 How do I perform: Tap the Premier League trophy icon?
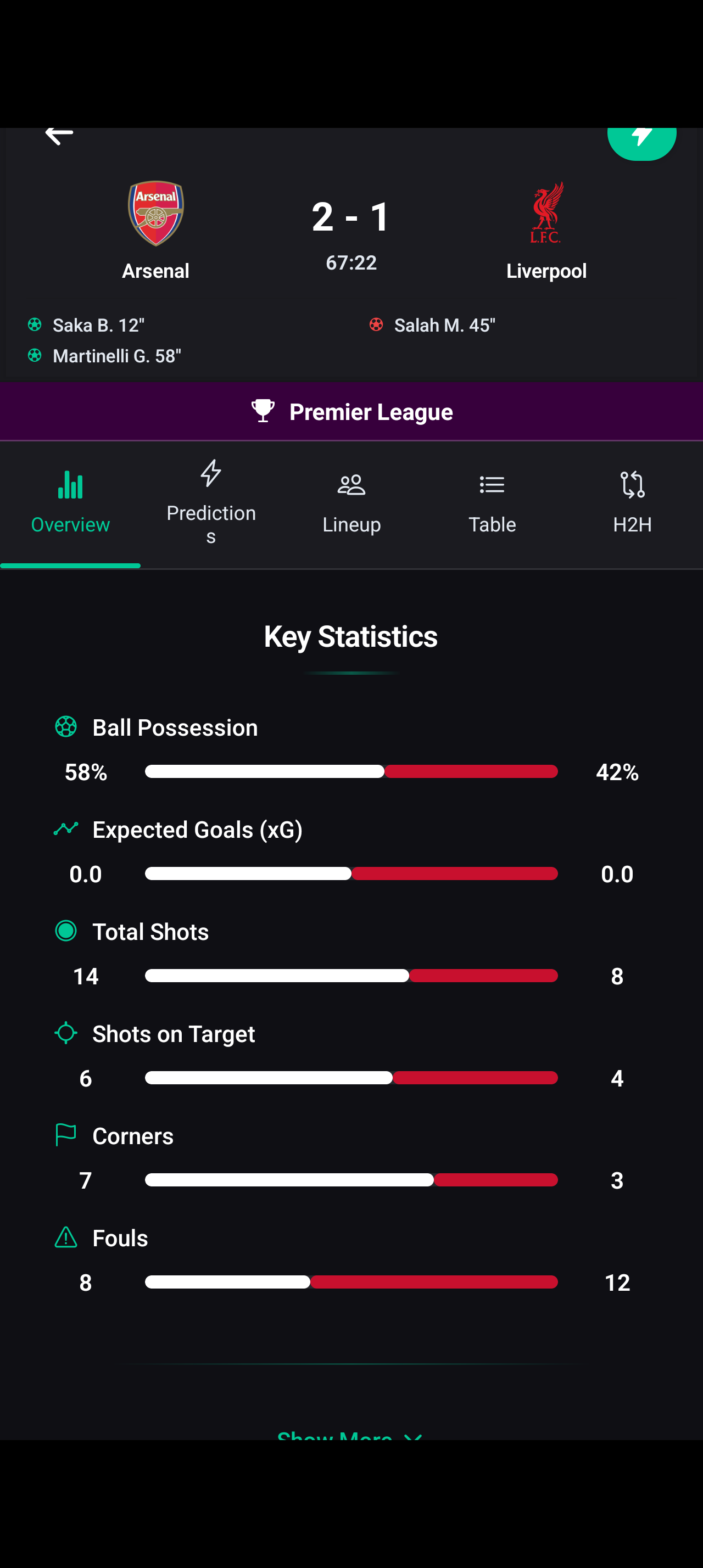pos(263,410)
